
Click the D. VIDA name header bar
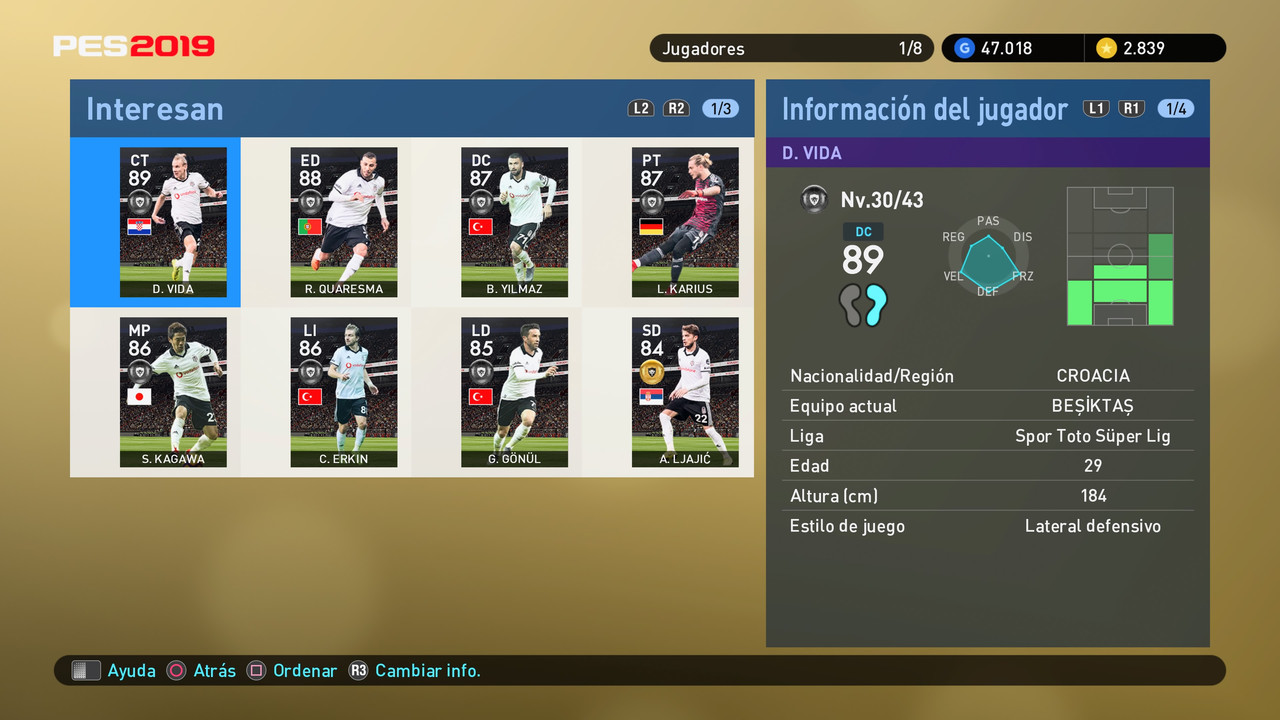point(988,151)
